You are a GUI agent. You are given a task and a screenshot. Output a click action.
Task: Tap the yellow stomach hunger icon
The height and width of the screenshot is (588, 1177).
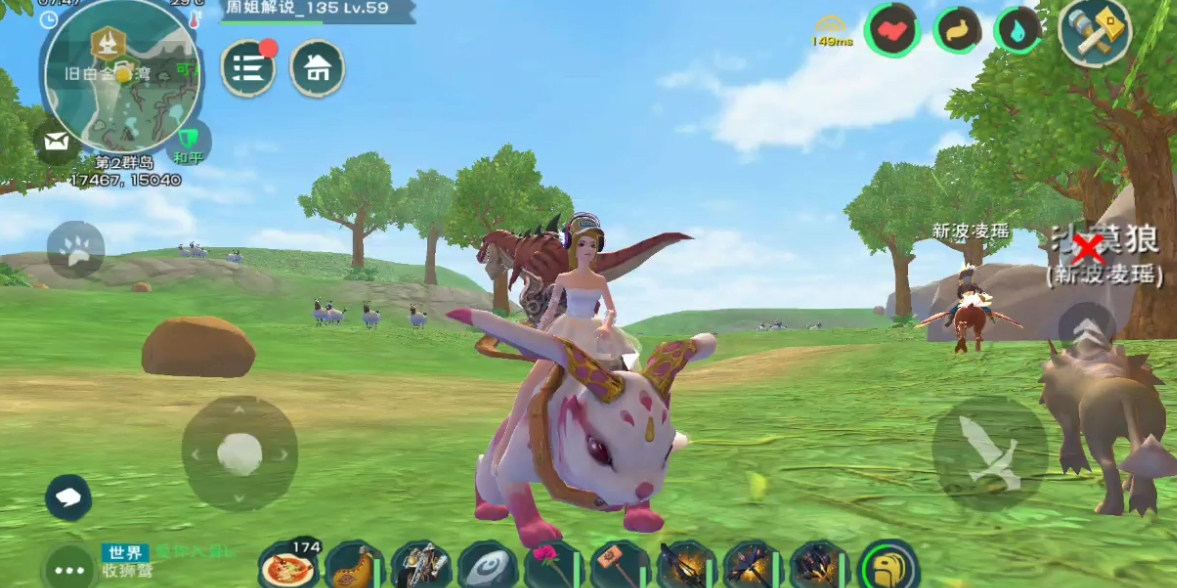pos(957,30)
